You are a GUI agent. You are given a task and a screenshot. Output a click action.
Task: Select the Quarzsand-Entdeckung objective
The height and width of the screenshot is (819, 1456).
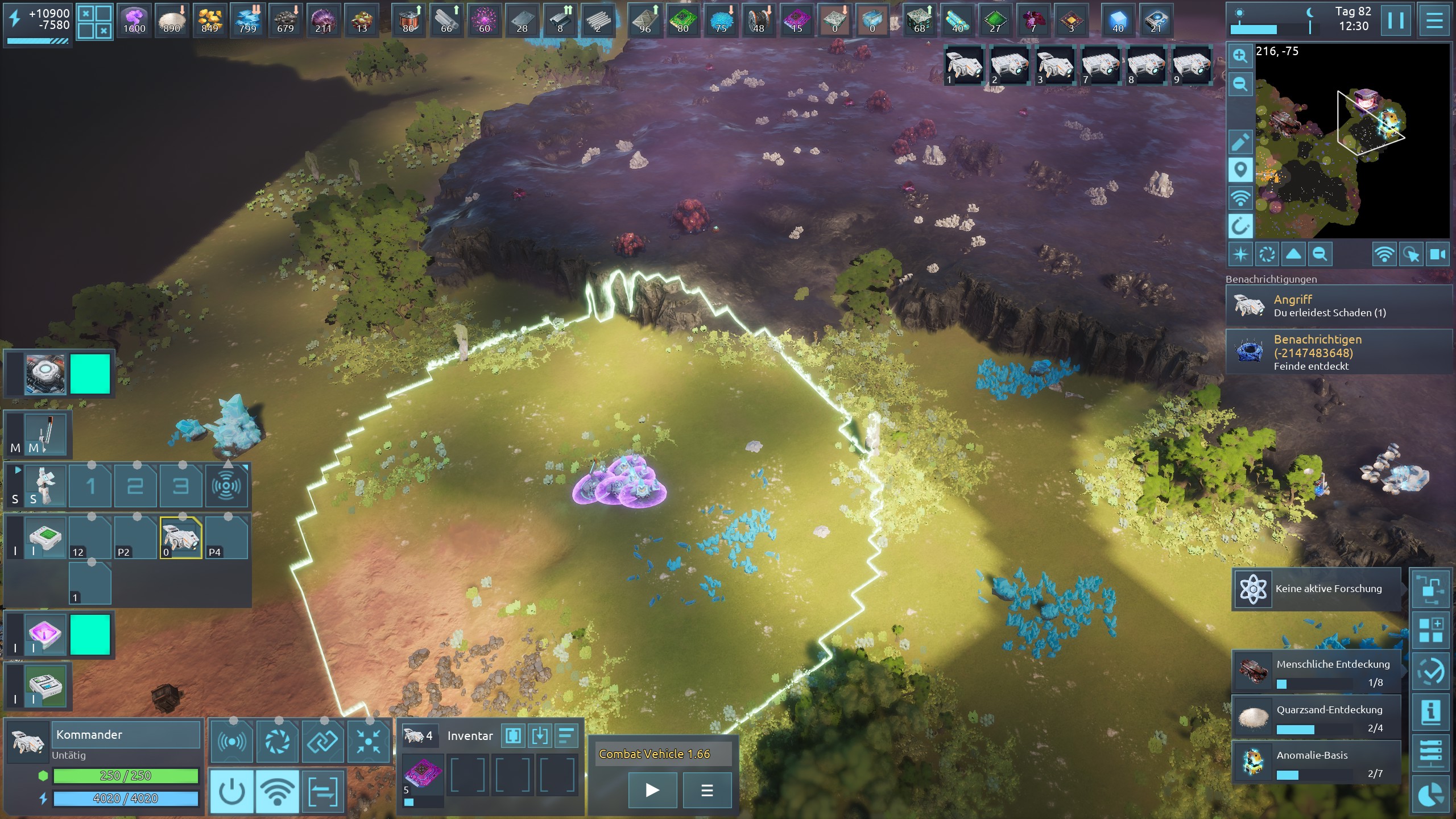tap(1316, 717)
